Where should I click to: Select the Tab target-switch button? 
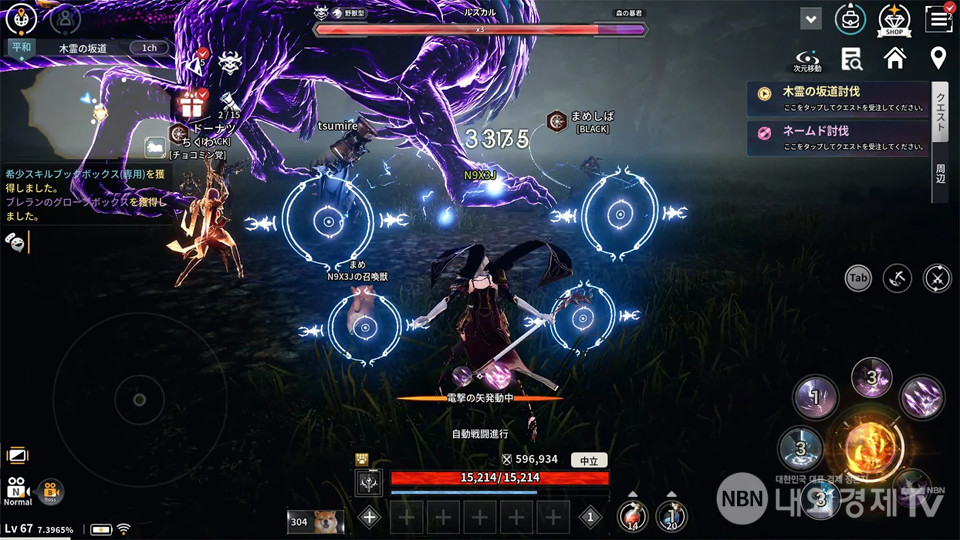pos(858,278)
